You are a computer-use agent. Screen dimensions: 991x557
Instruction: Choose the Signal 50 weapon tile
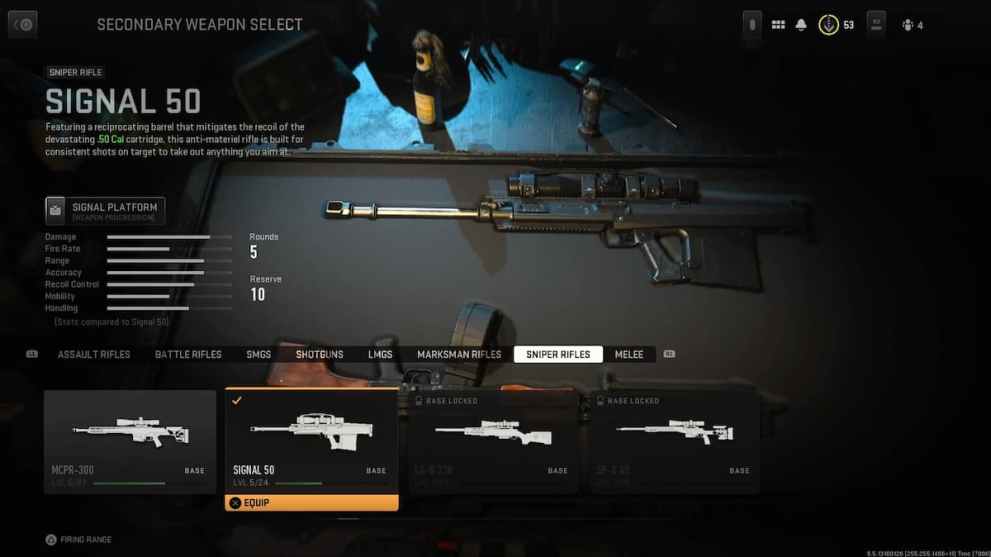tap(311, 440)
